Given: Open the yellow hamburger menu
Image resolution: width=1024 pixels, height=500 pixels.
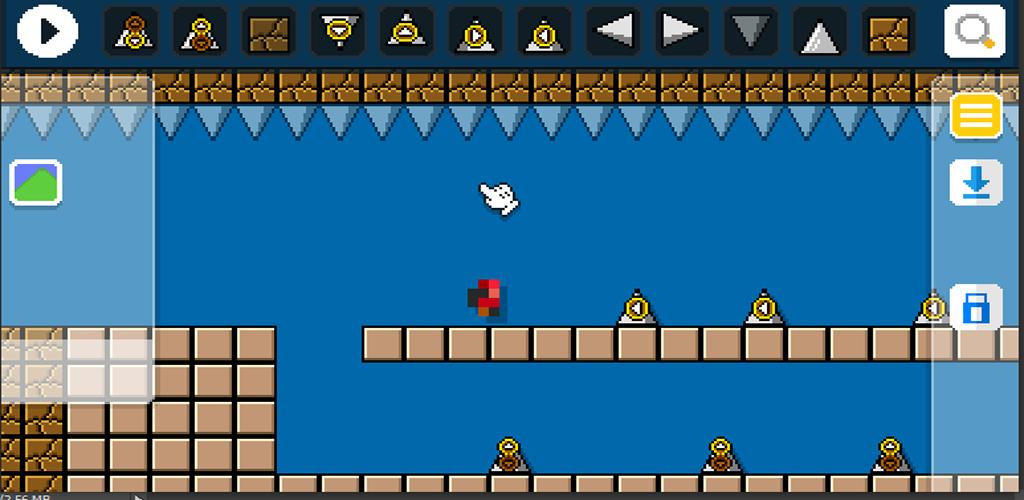Looking at the screenshot, I should click(x=975, y=116).
